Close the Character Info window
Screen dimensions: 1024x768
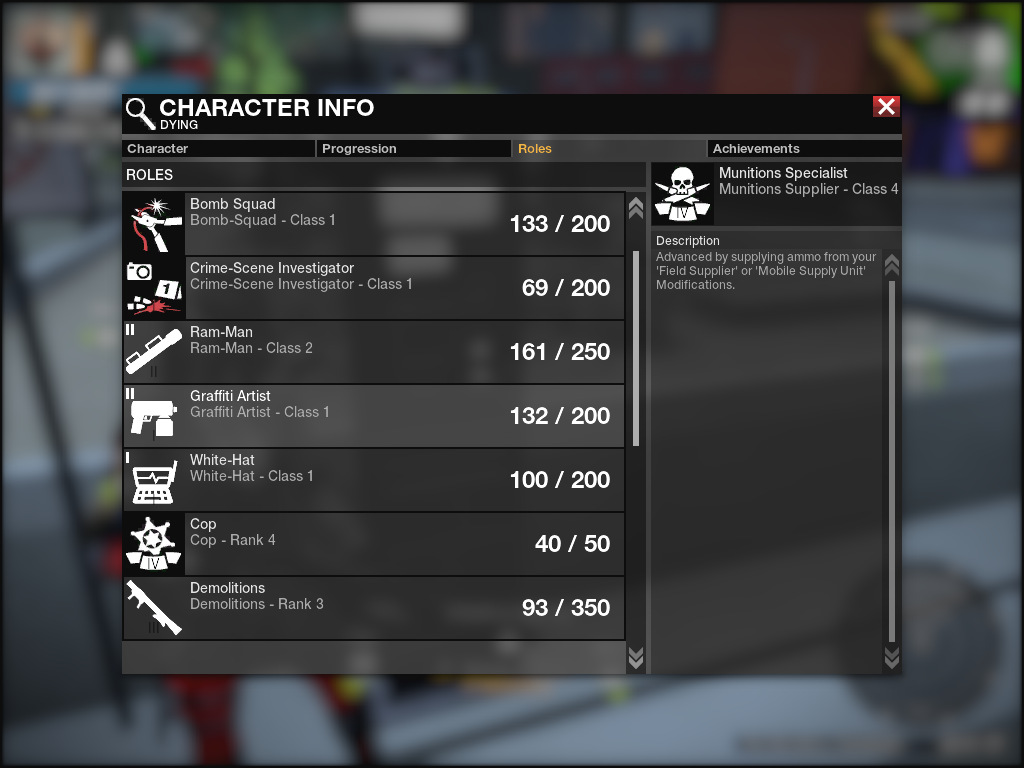pyautogui.click(x=886, y=107)
